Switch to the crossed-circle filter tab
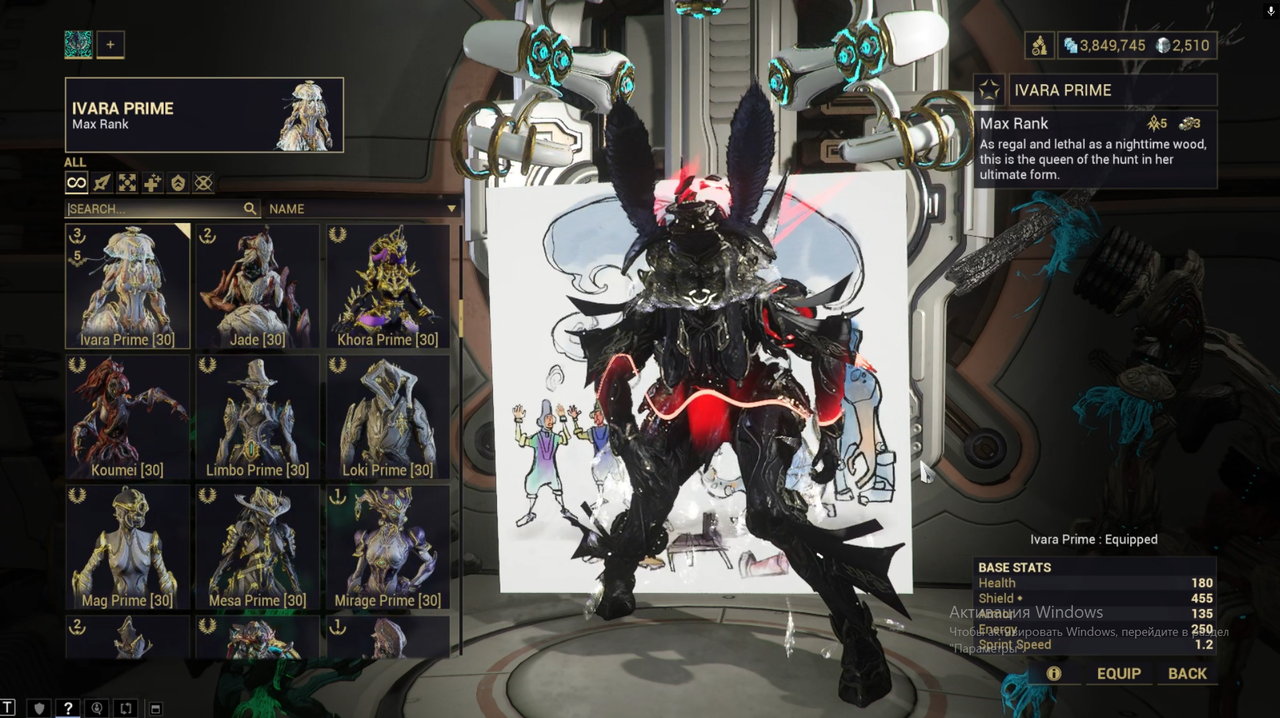Screen dimensions: 1280x718 [203, 183]
